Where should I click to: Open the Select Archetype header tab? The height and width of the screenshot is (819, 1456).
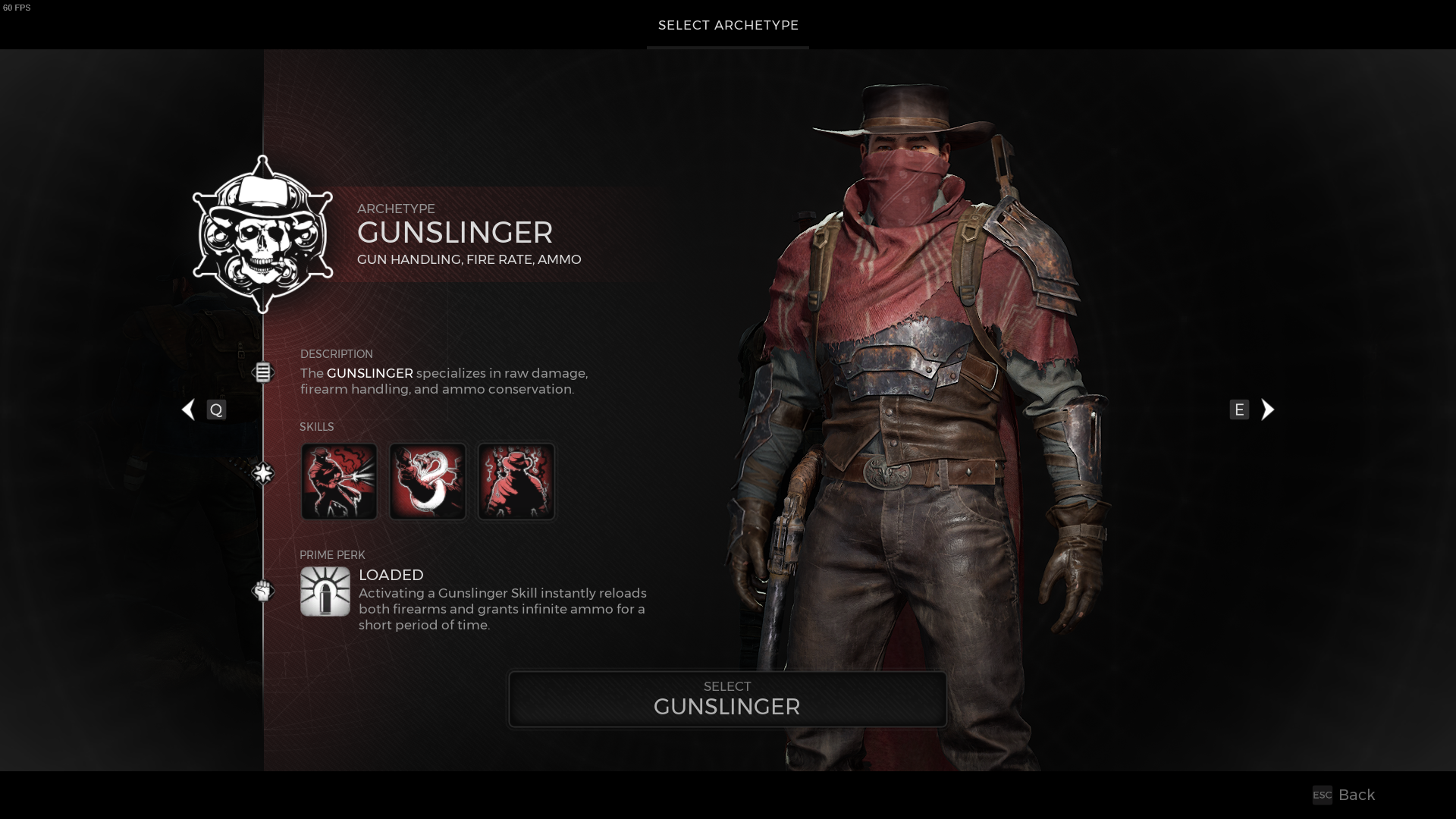coord(728,25)
